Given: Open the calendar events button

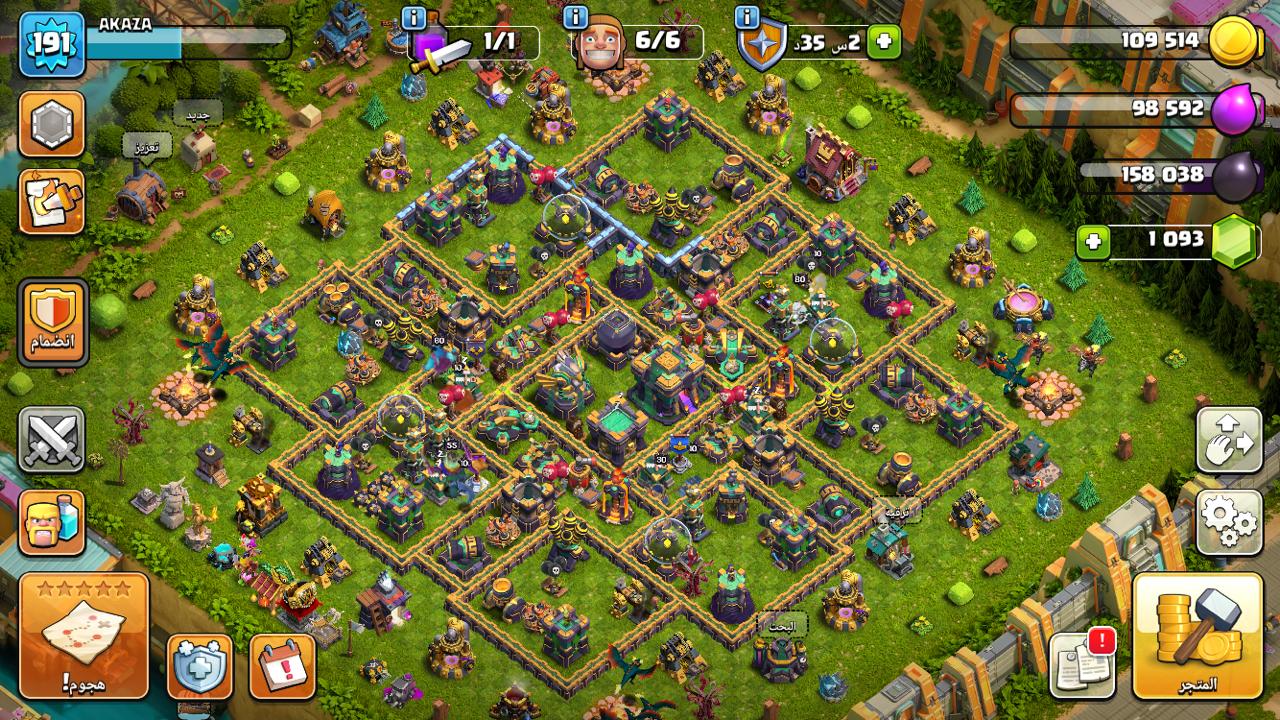Looking at the screenshot, I should coord(282,666).
